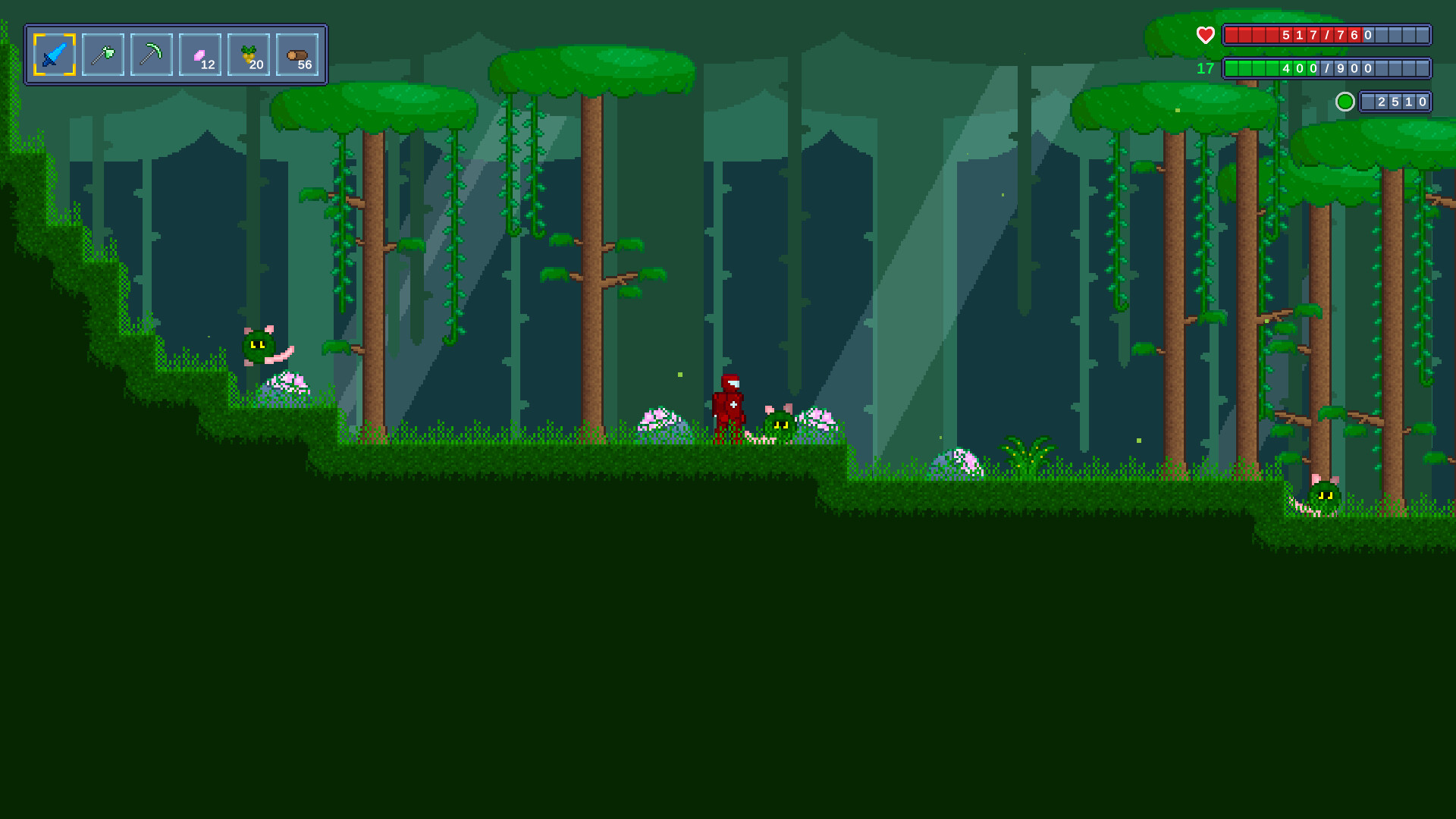Click the 400/900 experience bar
The width and height of the screenshot is (1456, 819).
coord(1327,68)
